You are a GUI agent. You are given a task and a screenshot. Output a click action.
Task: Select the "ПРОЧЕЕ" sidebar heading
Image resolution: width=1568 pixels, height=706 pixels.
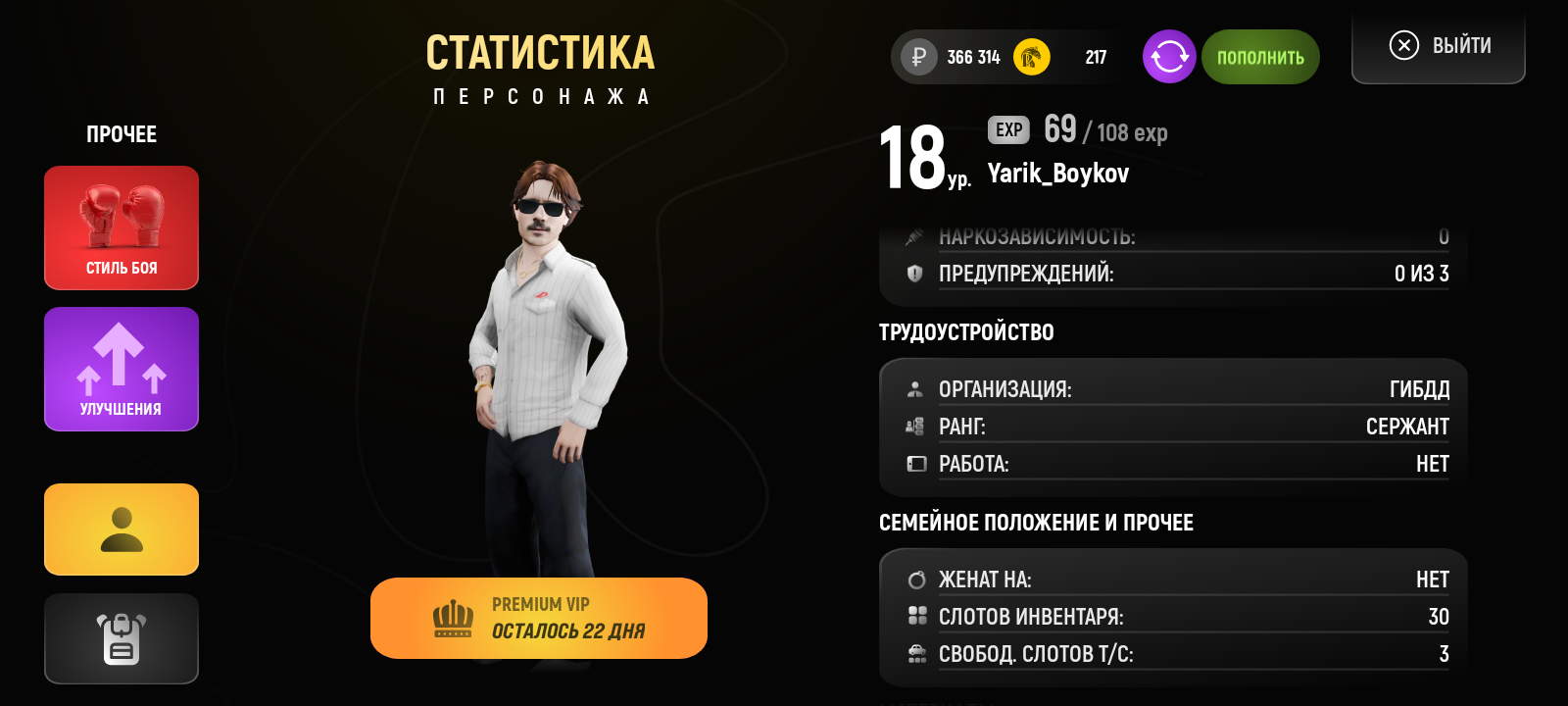point(121,134)
